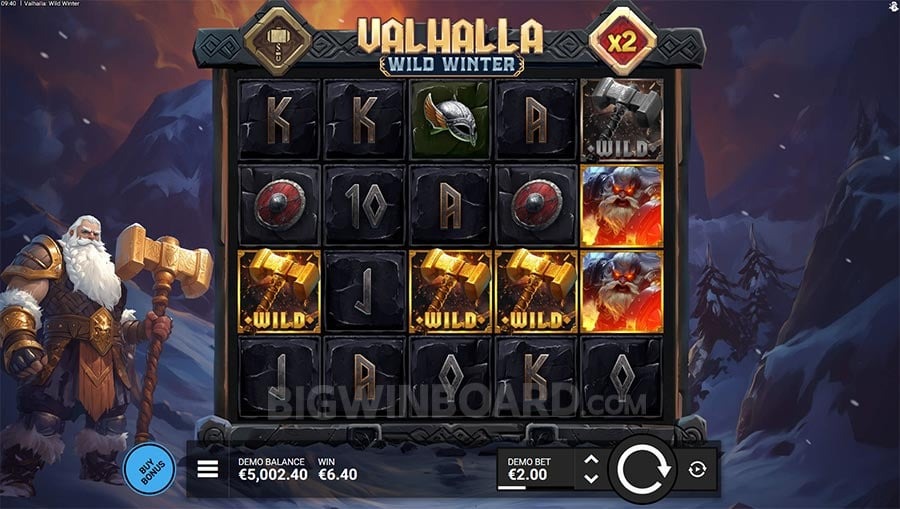Spin the reels
Viewport: 900px width, 509px height.
click(x=643, y=469)
